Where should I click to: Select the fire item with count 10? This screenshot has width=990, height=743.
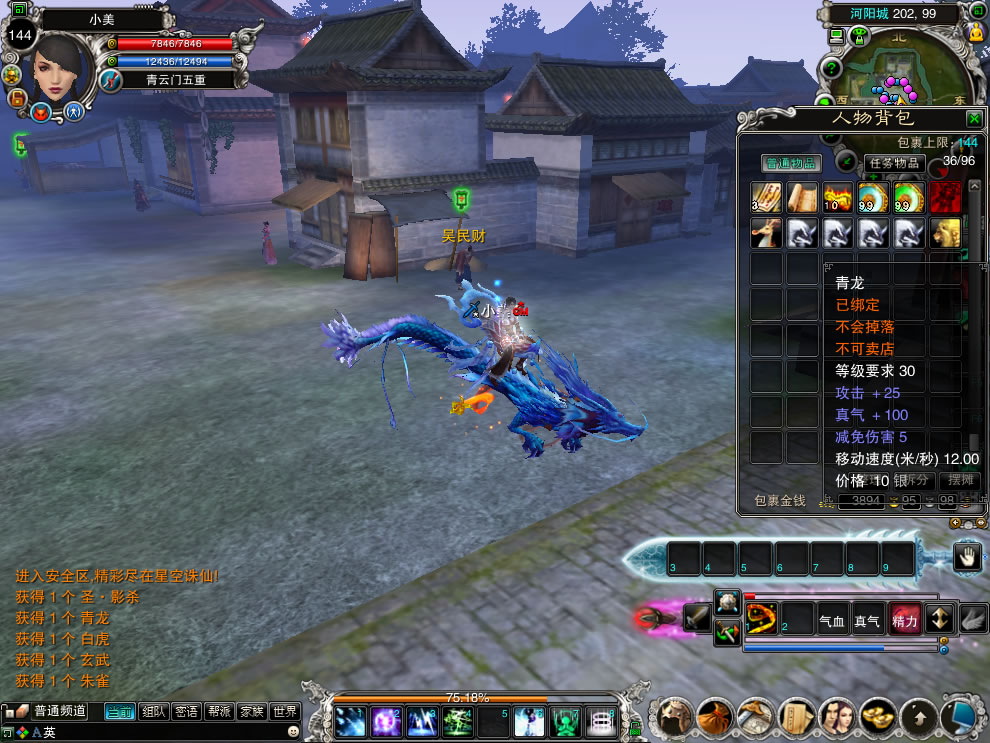837,197
